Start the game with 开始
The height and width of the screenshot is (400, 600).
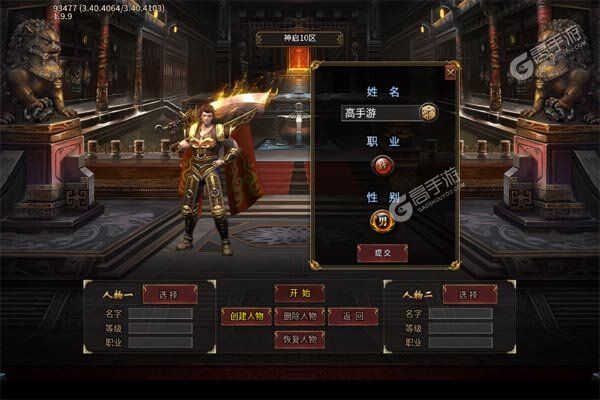299,293
